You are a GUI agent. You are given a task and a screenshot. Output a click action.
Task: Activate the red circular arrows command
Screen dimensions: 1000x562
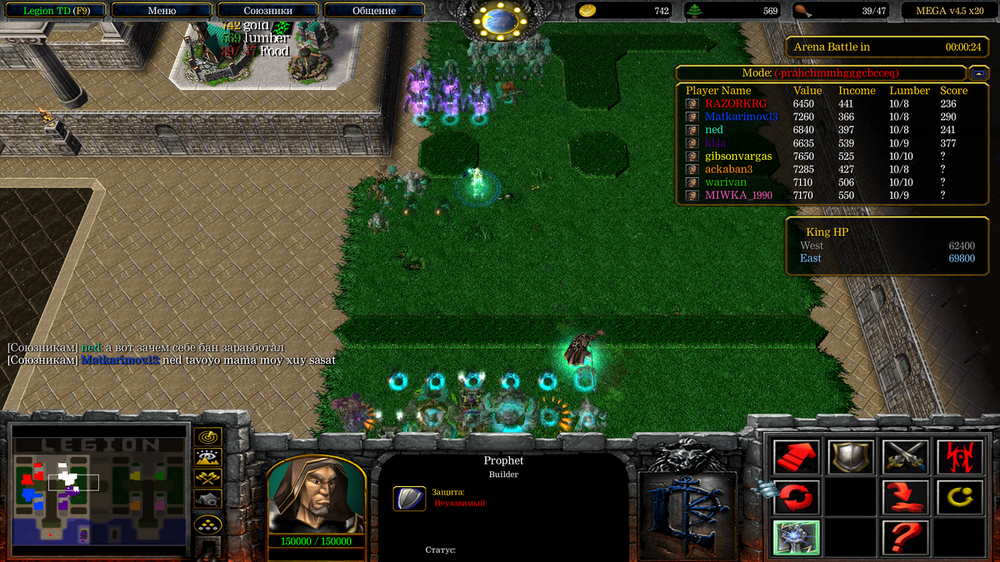(797, 497)
